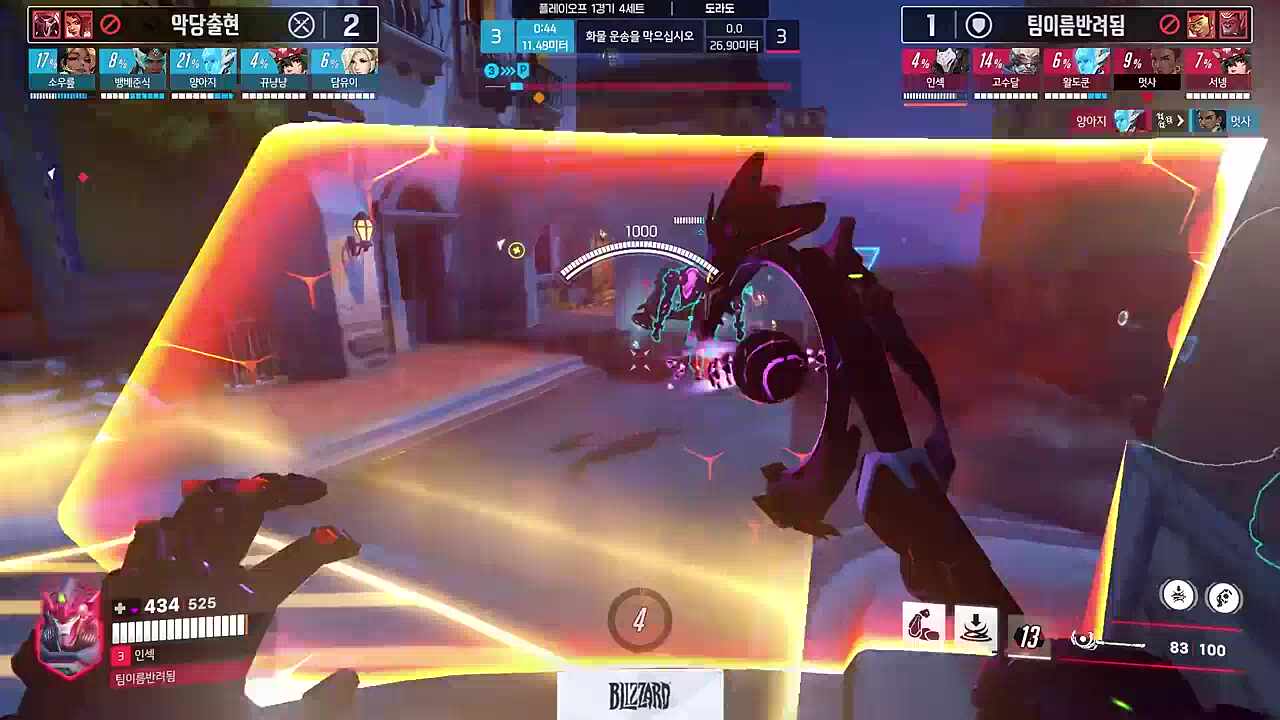Activate the downward arrow slam ability icon

[975, 627]
